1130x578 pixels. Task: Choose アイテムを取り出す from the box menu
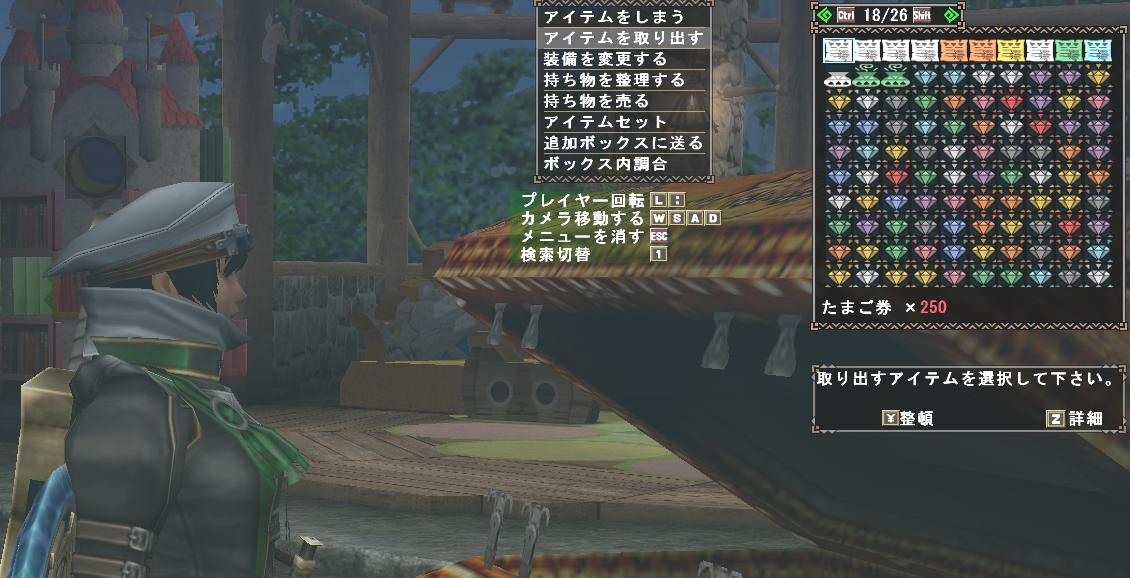(621, 38)
